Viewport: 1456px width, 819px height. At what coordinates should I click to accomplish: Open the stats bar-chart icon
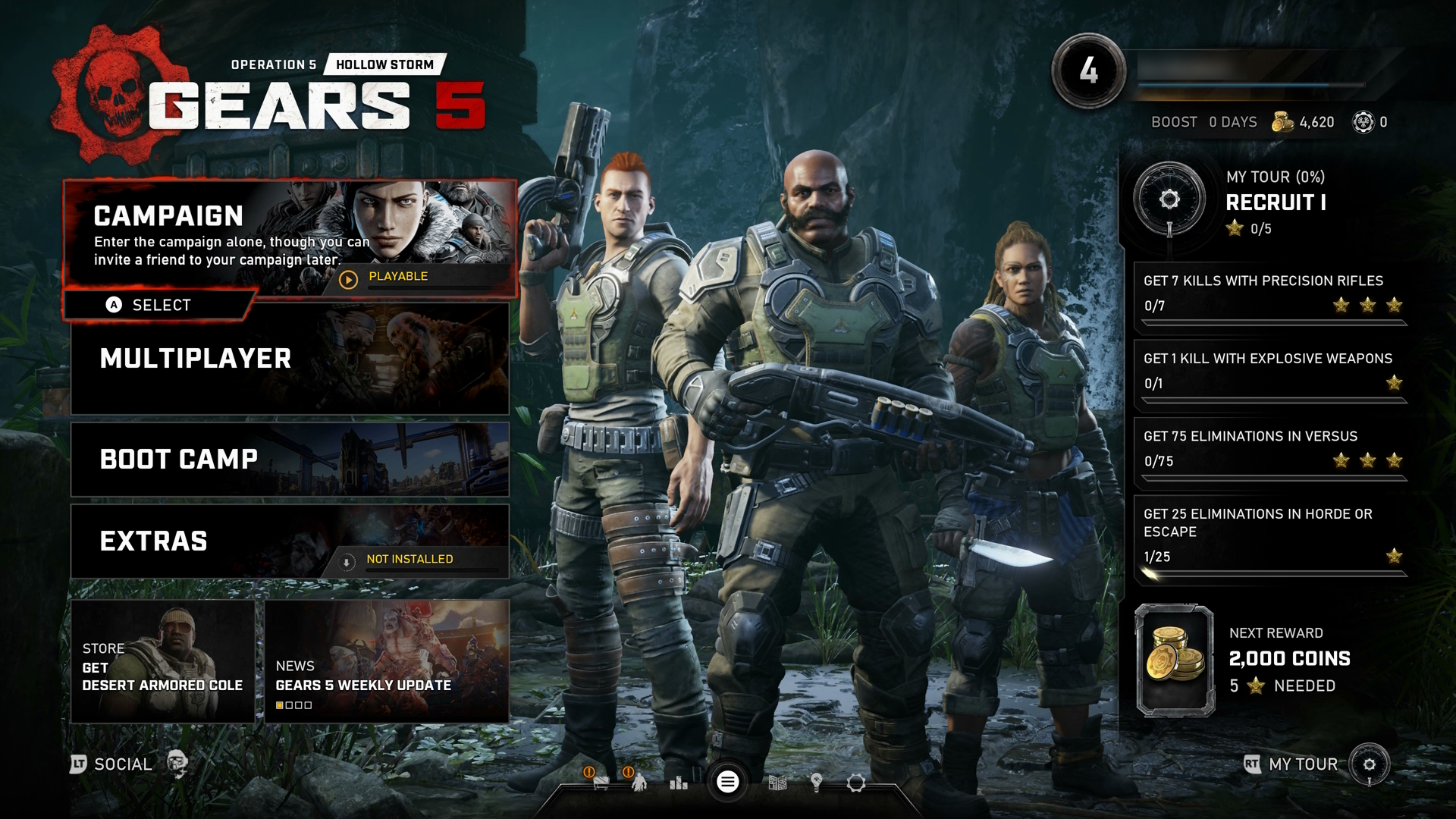tap(680, 785)
